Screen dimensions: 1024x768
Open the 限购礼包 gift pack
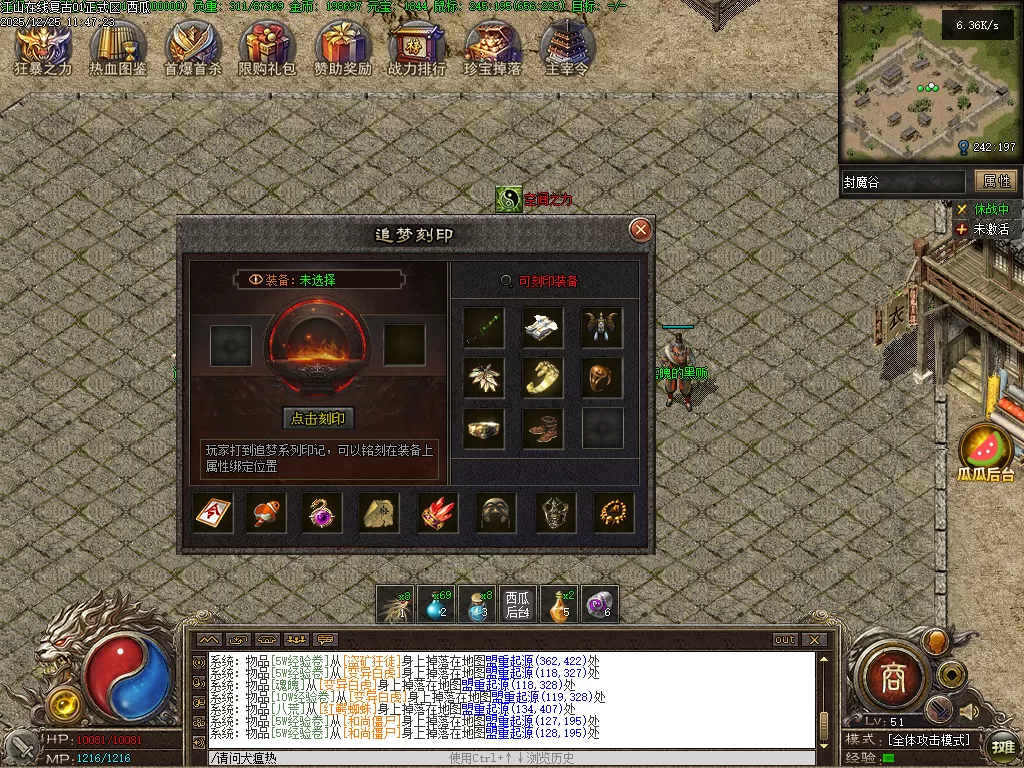point(267,45)
